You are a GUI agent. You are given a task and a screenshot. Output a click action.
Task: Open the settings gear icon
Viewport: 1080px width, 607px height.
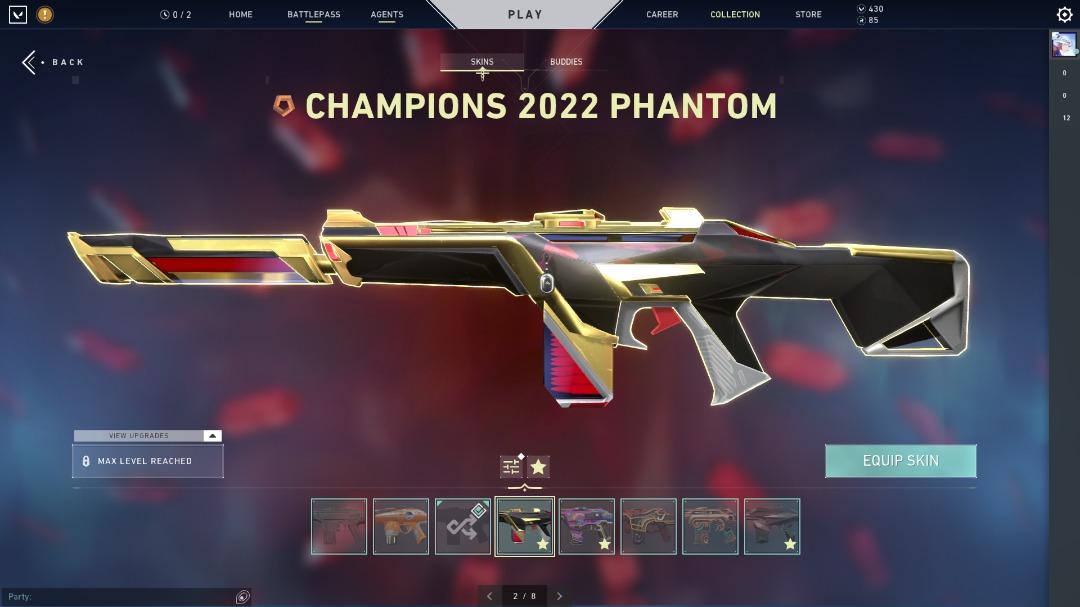1065,15
